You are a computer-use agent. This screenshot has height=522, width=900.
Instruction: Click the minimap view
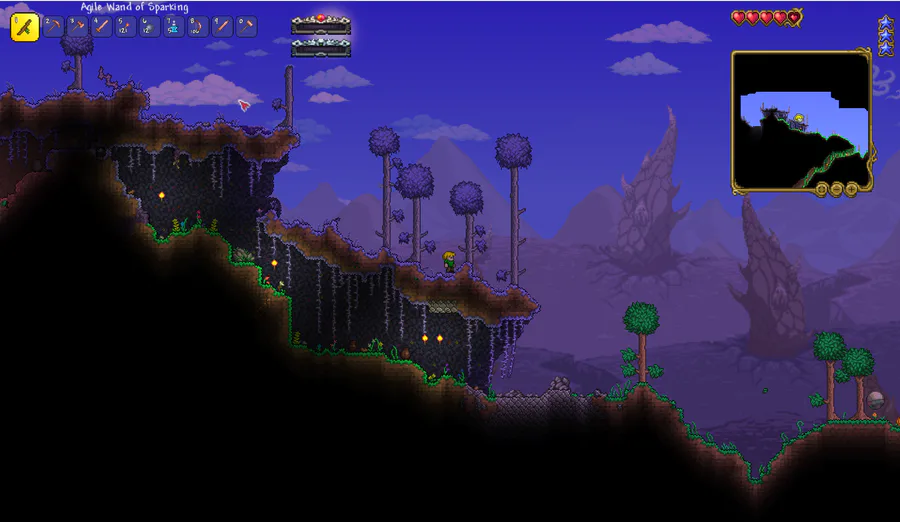[x=801, y=120]
